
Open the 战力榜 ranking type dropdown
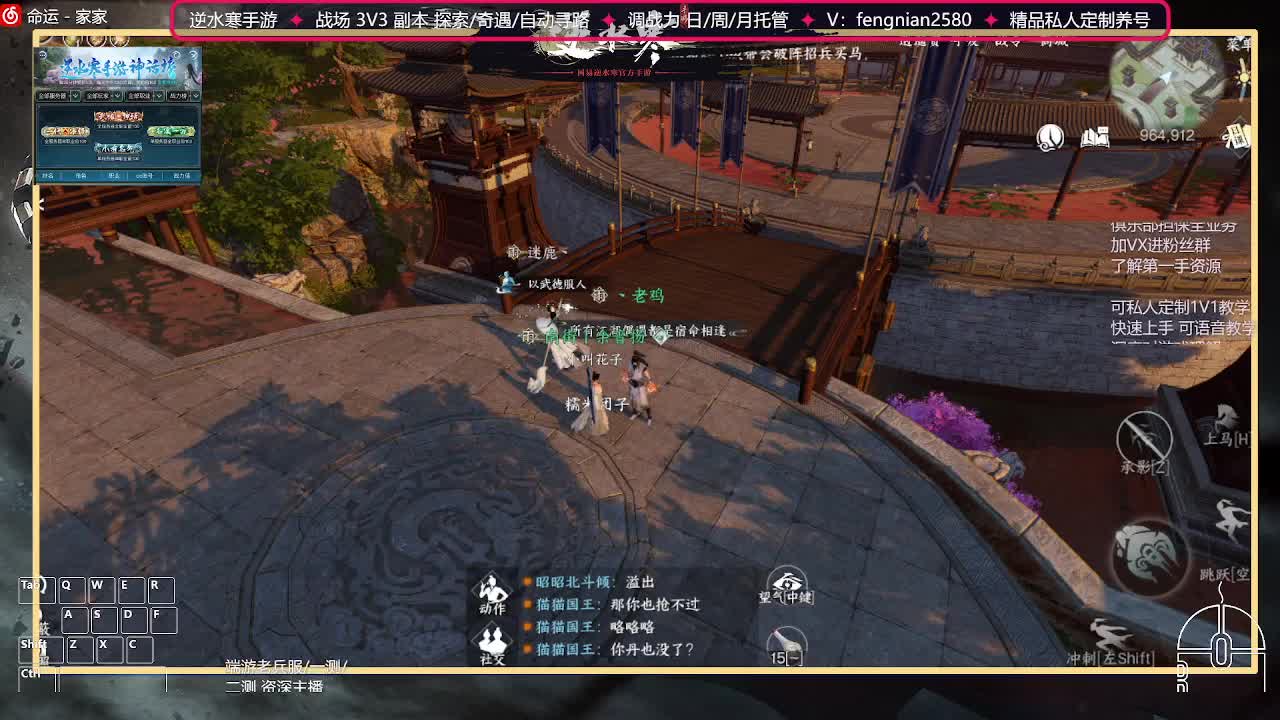coord(181,95)
